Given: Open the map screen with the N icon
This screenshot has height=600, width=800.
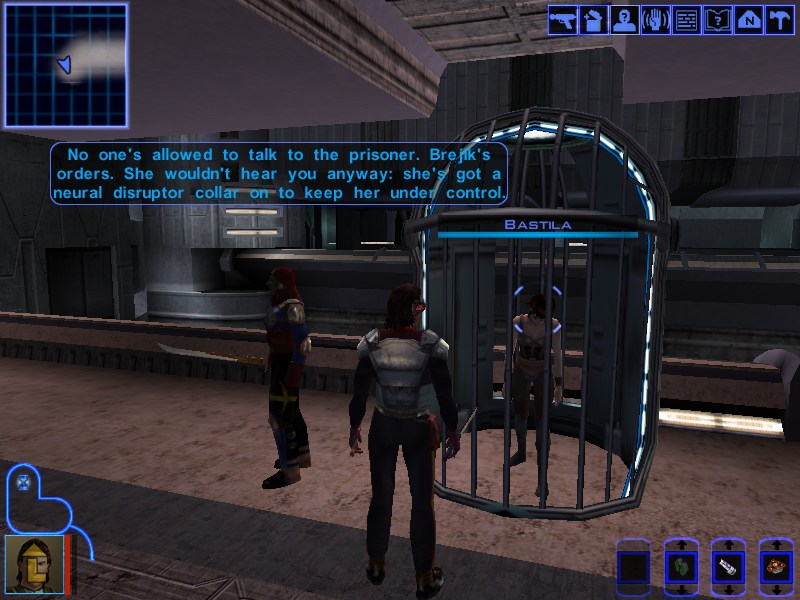Looking at the screenshot, I should coord(748,21).
